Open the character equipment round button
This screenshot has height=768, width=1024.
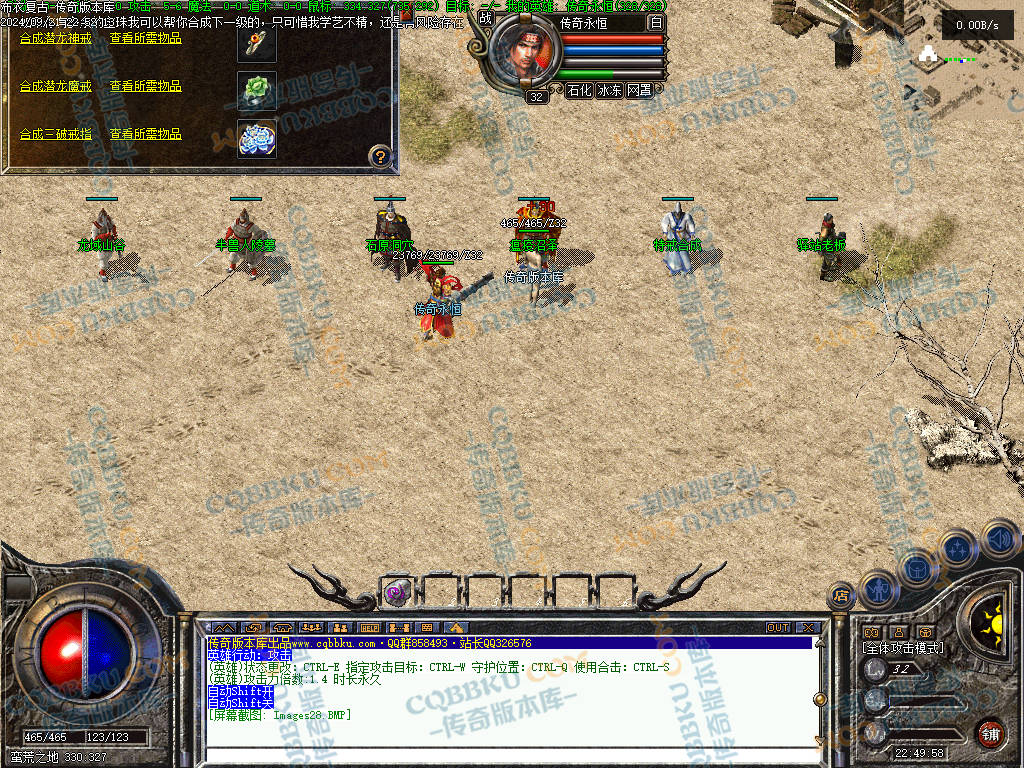point(877,588)
